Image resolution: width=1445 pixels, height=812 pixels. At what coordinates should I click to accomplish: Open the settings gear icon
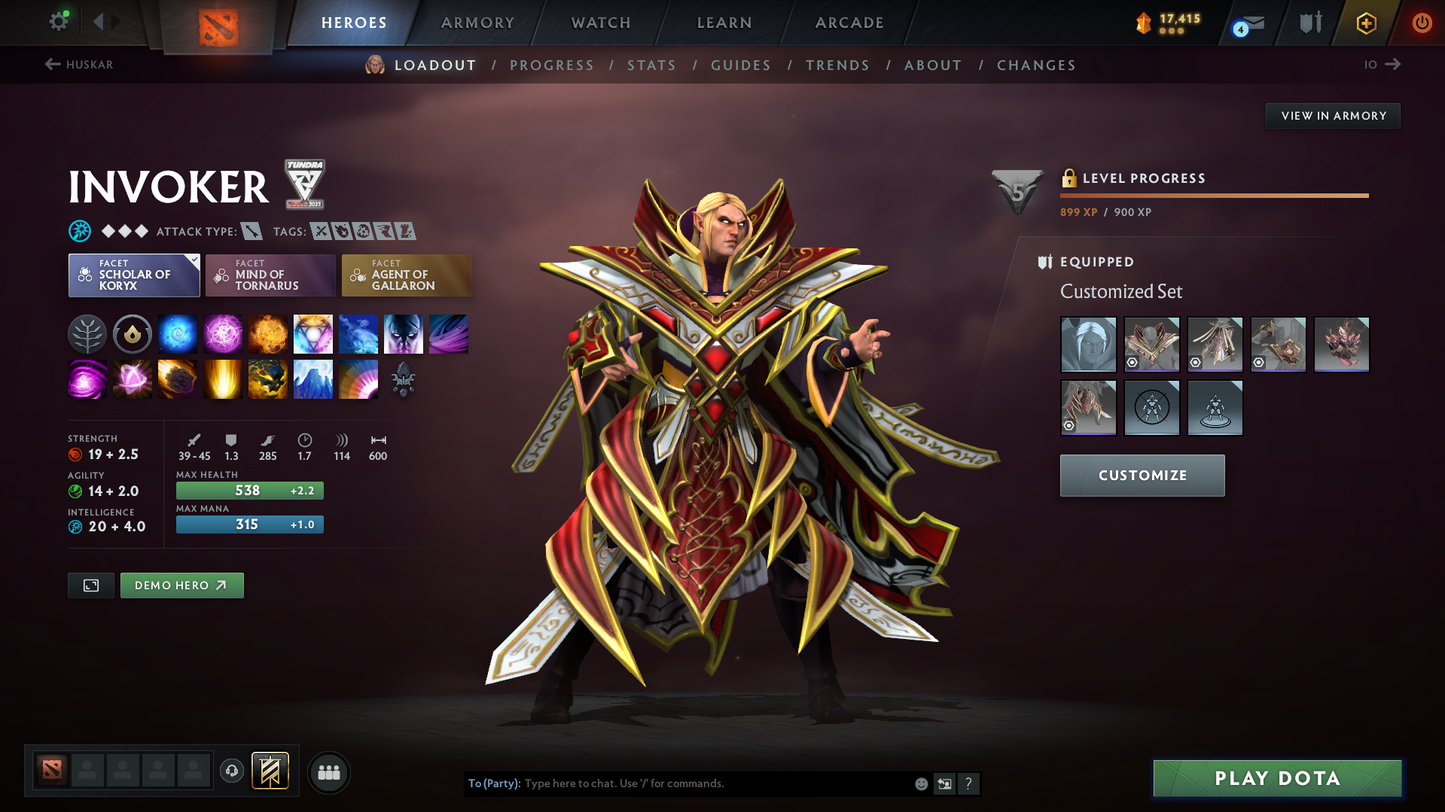59,21
